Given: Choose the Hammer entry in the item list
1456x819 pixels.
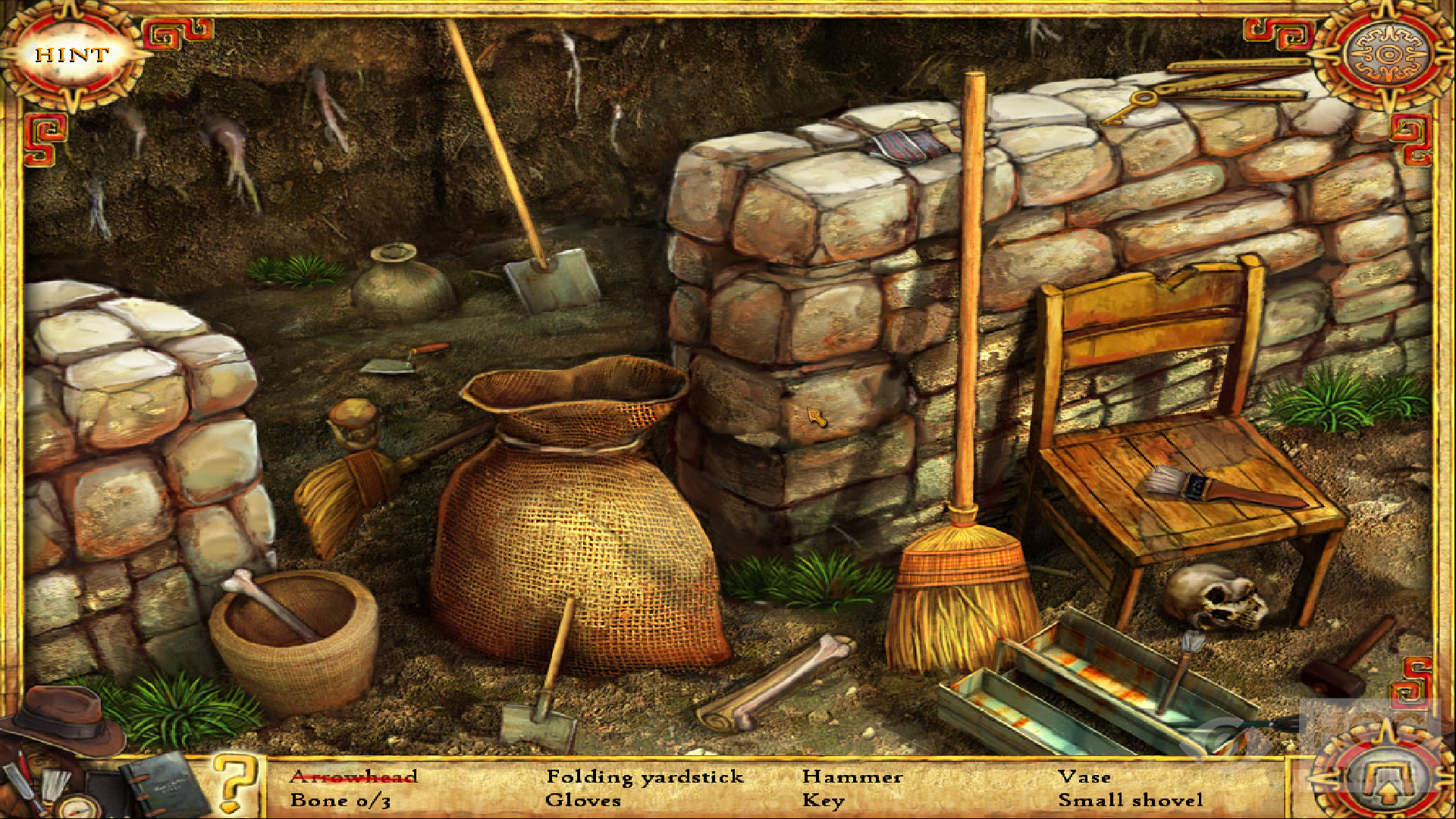Looking at the screenshot, I should click(852, 777).
